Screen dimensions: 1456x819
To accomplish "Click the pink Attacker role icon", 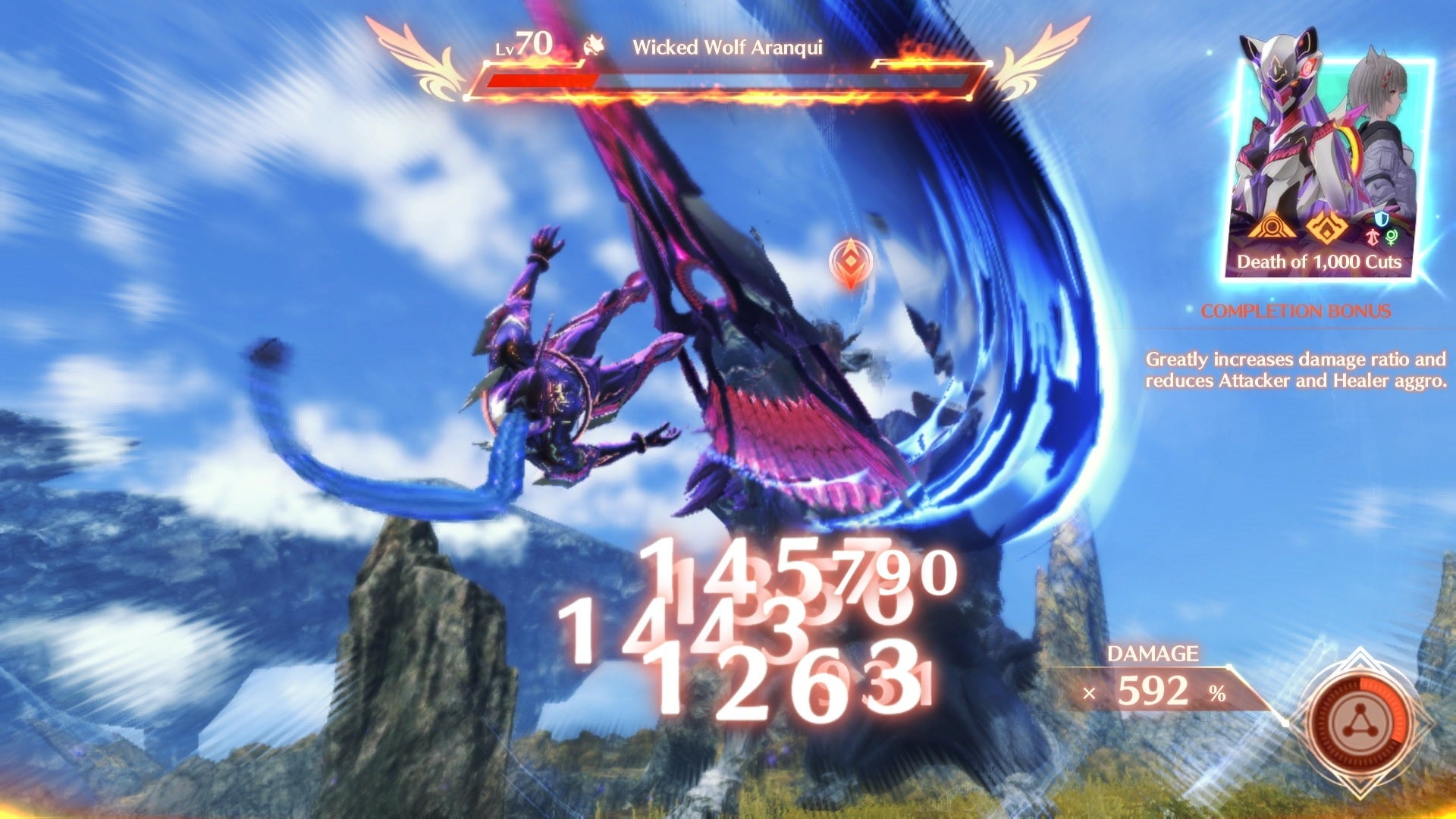I will pyautogui.click(x=1373, y=237).
